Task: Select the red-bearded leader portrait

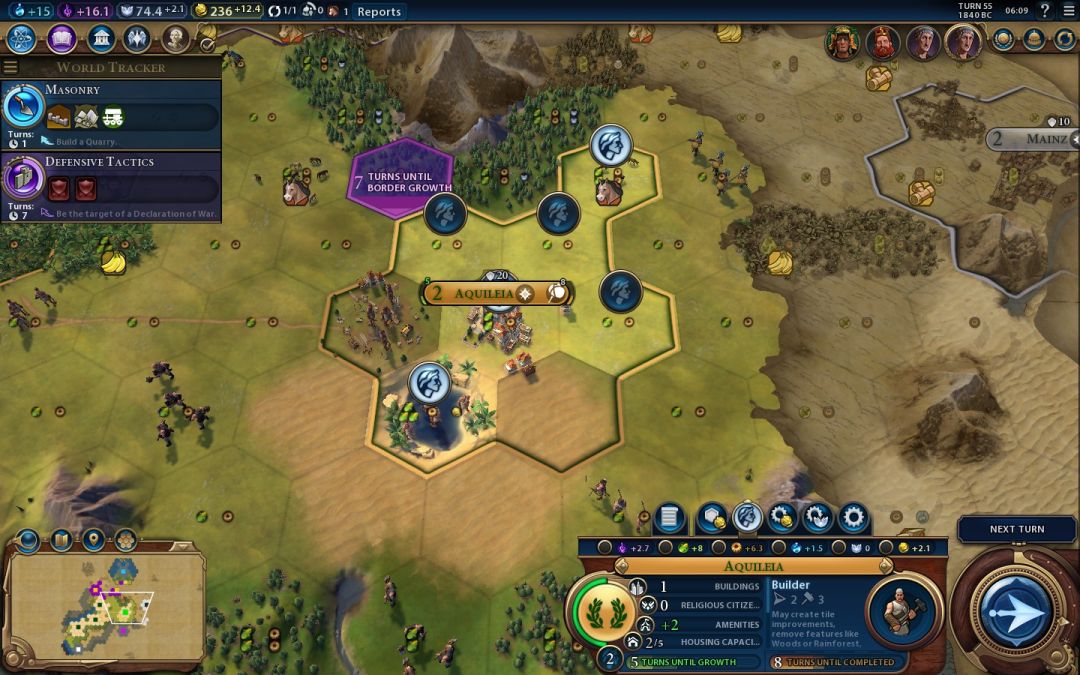Action: coord(882,43)
